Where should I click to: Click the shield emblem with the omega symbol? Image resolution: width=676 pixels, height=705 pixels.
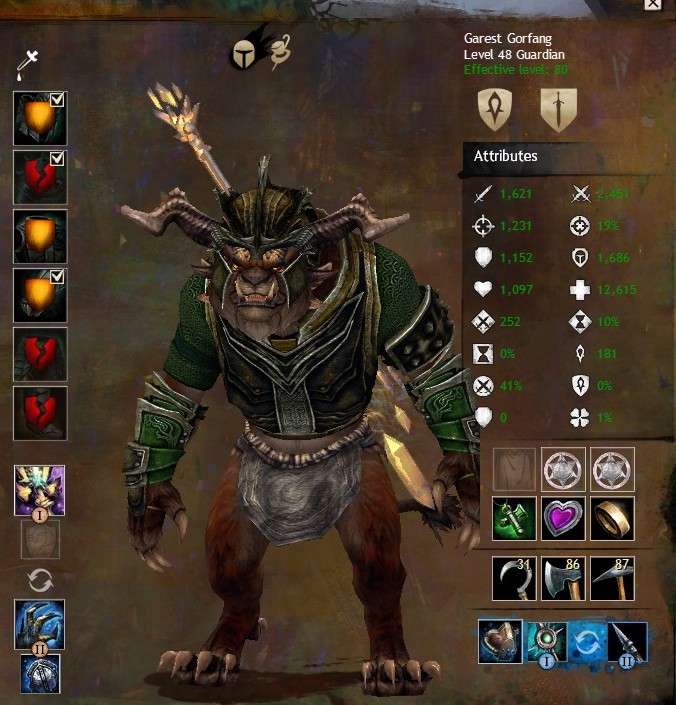coord(496,109)
